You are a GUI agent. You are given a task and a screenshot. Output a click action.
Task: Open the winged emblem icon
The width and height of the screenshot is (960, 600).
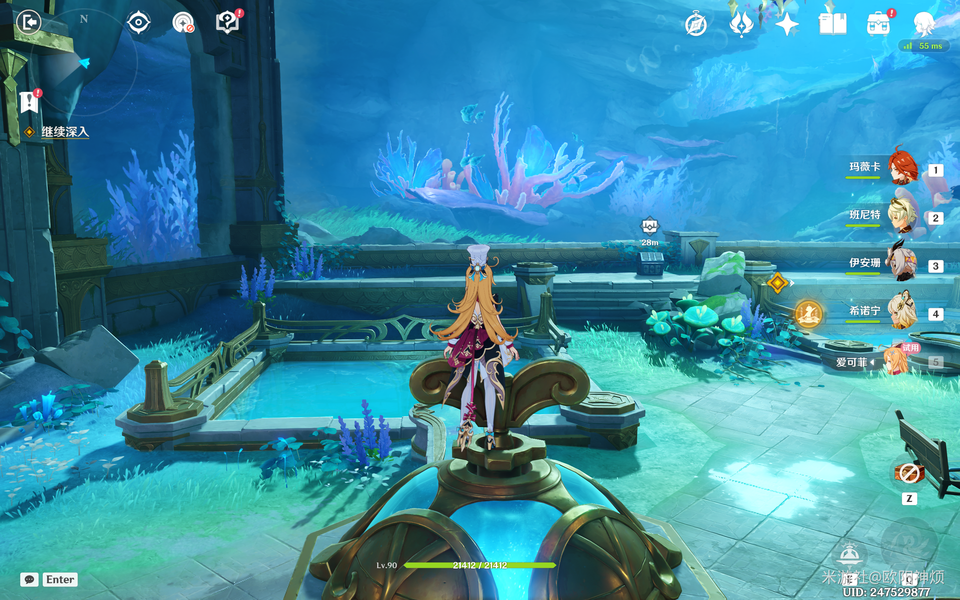(x=741, y=24)
